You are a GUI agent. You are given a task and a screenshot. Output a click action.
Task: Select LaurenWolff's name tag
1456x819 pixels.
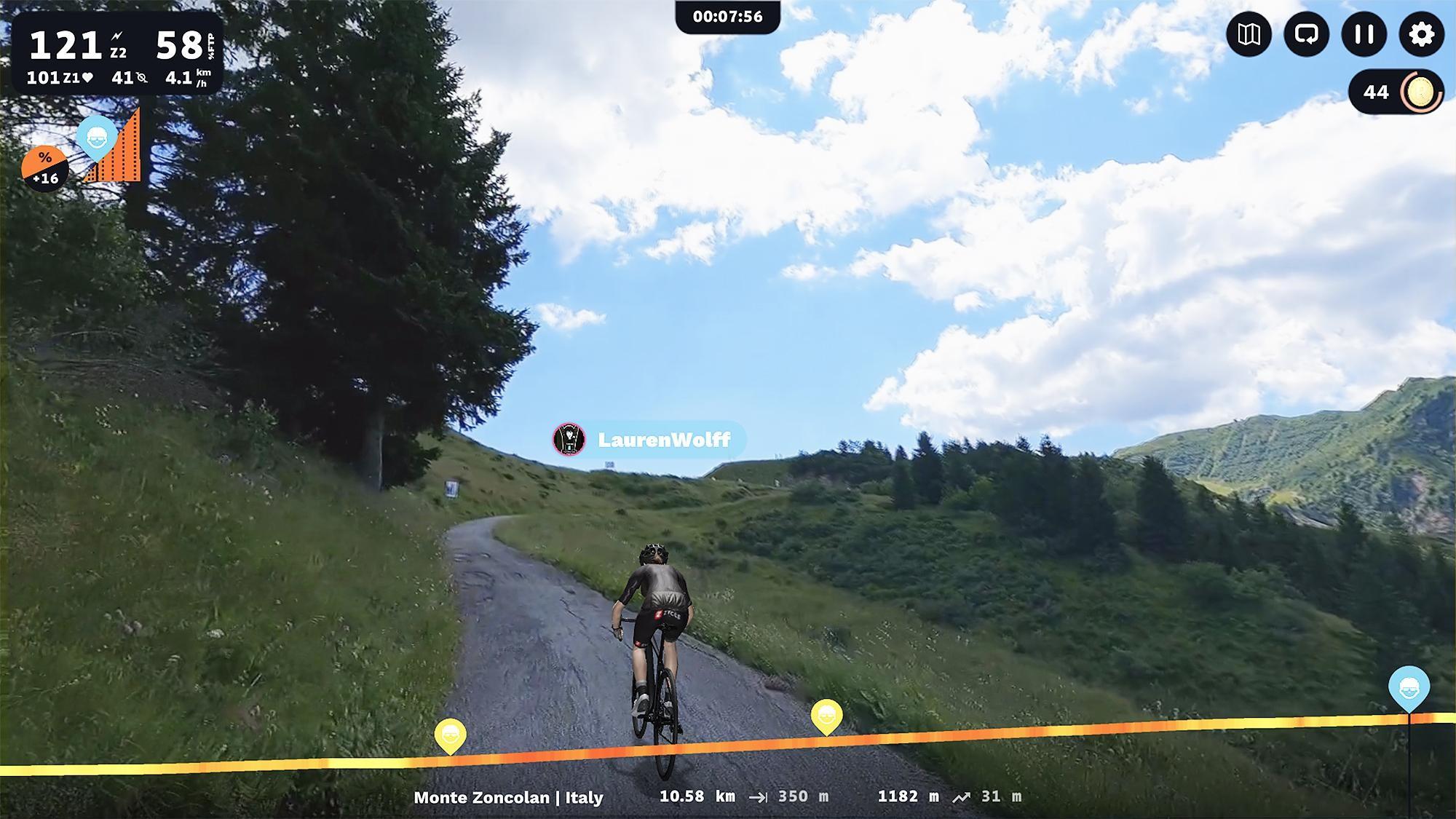click(664, 440)
